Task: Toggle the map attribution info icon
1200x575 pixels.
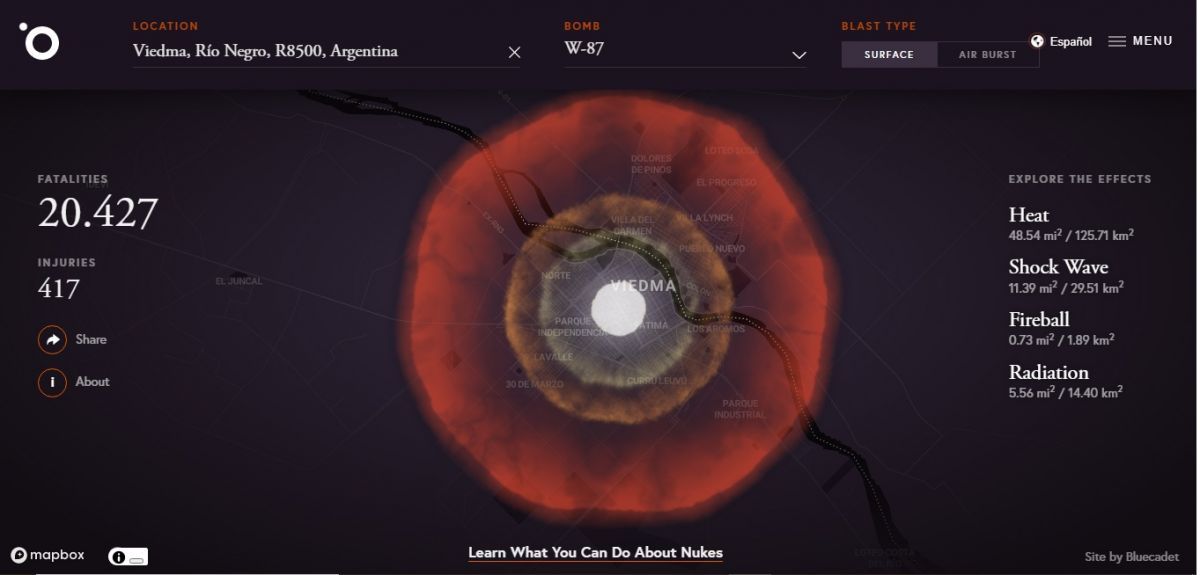Action: [119, 557]
